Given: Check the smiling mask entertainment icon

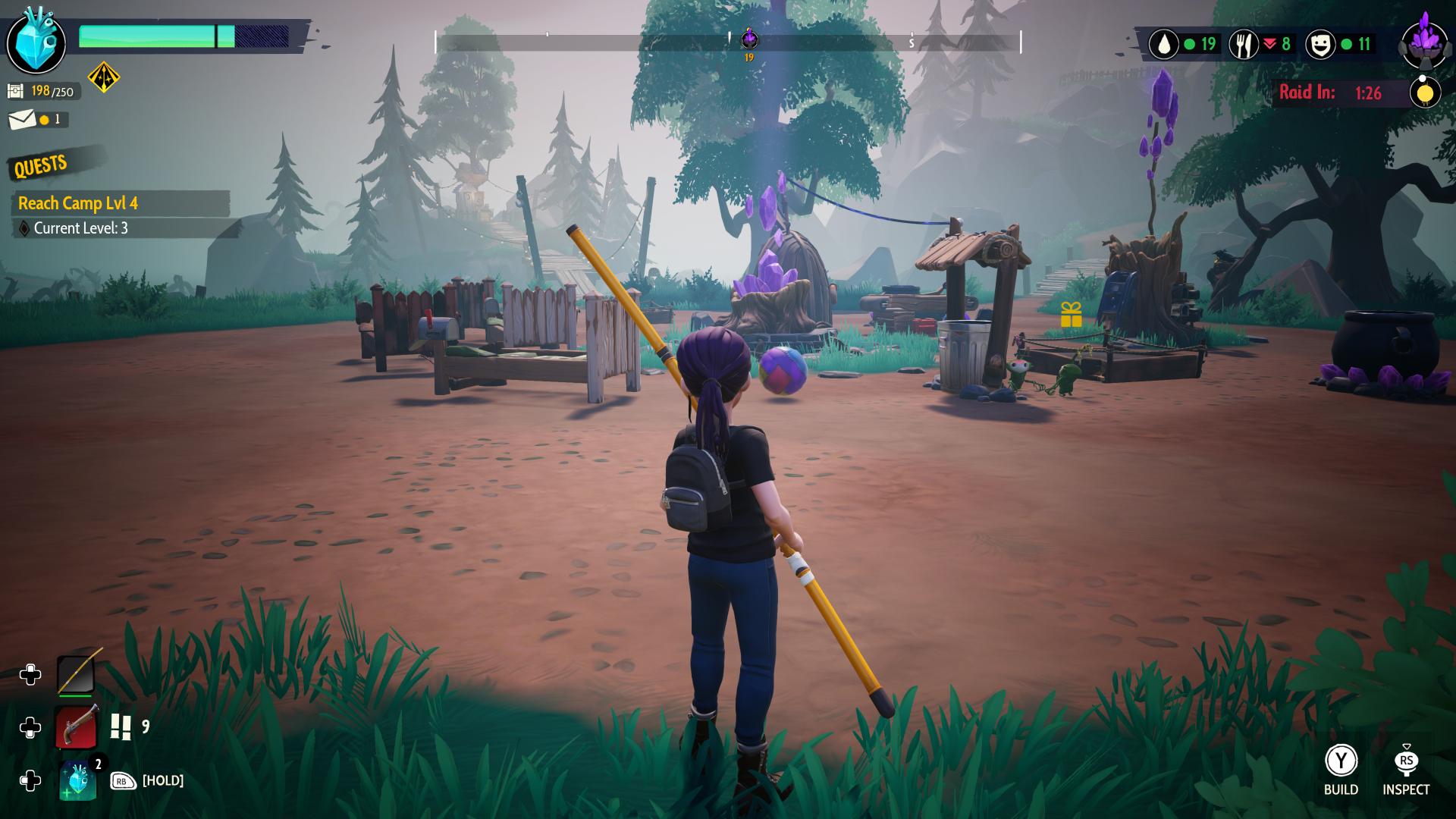Looking at the screenshot, I should (x=1320, y=45).
